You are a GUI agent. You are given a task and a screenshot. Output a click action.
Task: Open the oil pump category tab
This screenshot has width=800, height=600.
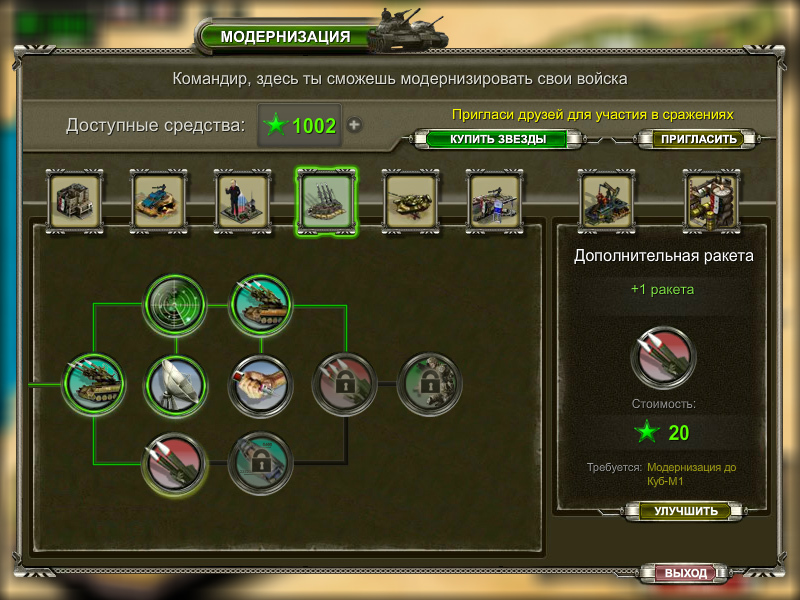(607, 199)
